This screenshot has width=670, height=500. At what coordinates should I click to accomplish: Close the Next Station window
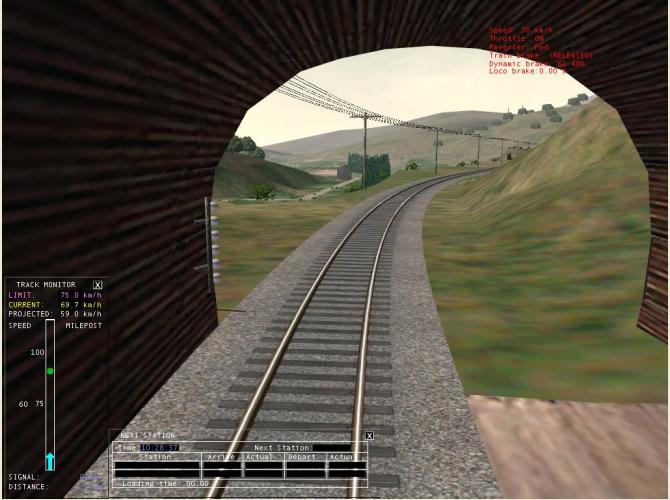368,436
